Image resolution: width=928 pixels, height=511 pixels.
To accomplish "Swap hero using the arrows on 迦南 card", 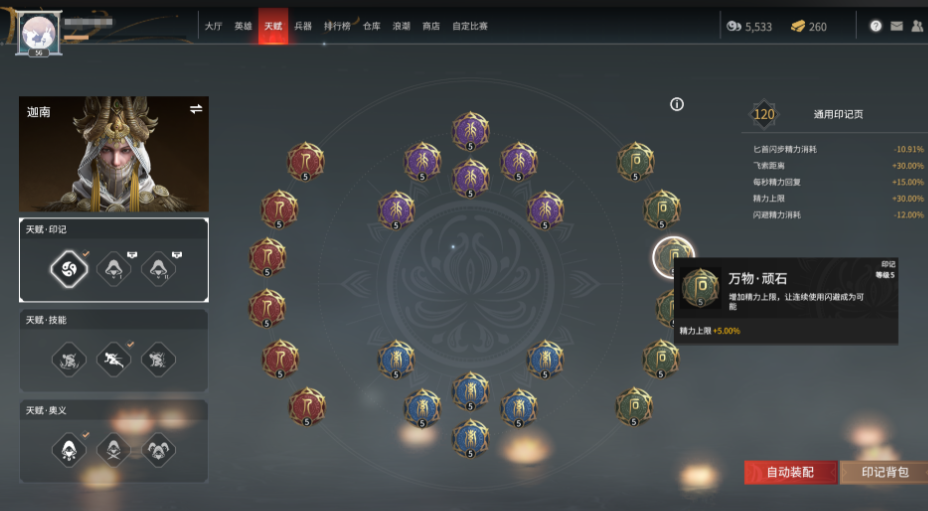I will tap(196, 109).
